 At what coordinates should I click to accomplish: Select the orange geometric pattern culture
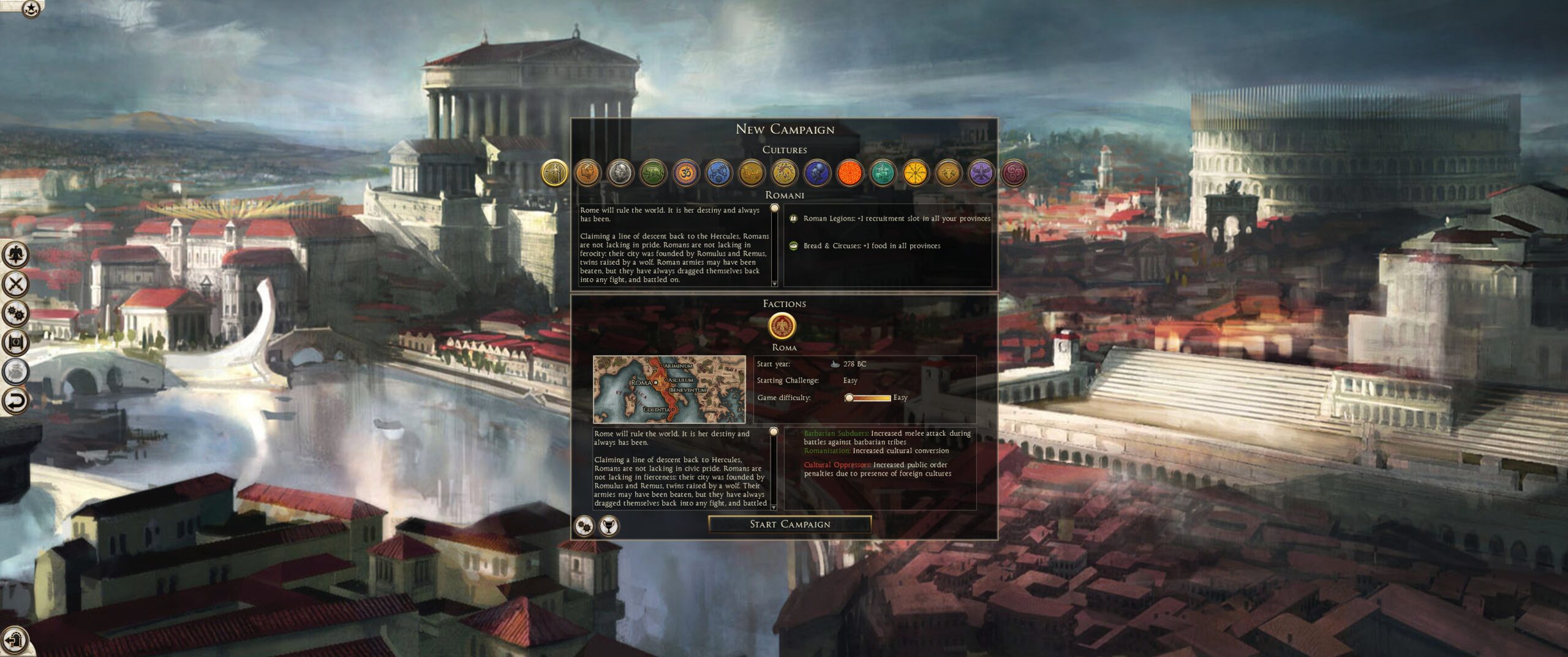coord(850,173)
